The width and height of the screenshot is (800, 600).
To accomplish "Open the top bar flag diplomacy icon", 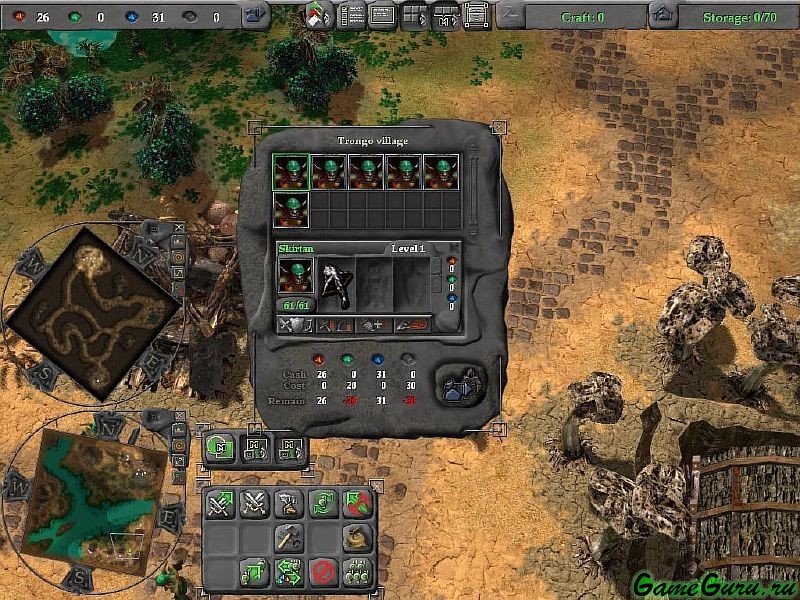I will (320, 14).
